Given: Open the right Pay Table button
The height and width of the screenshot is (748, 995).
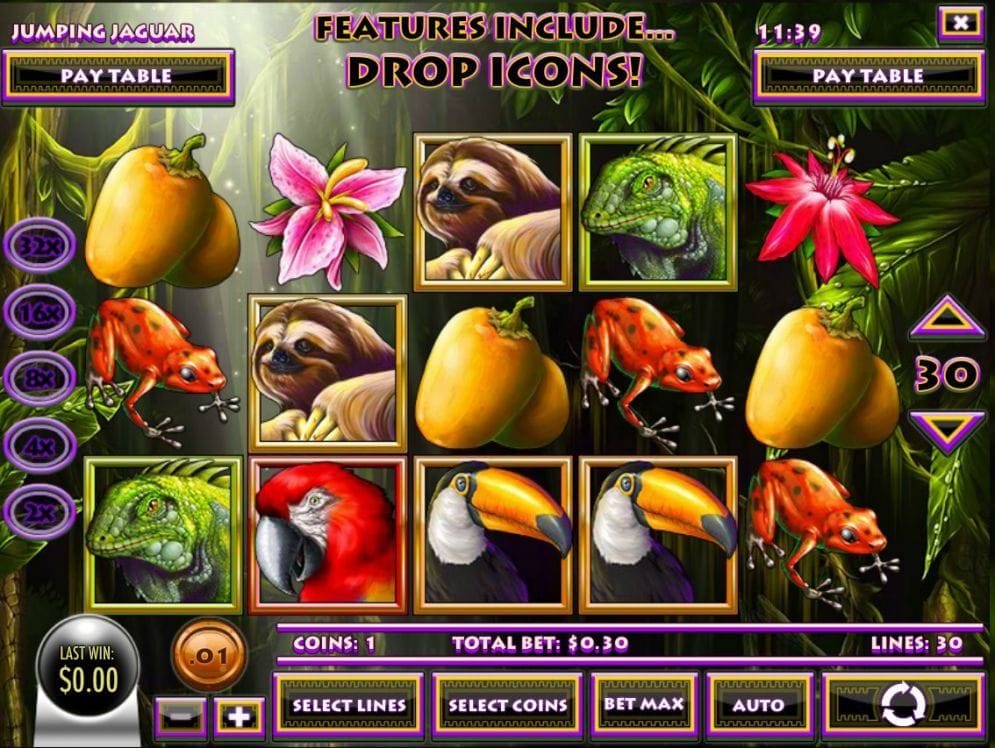Looking at the screenshot, I should [868, 76].
